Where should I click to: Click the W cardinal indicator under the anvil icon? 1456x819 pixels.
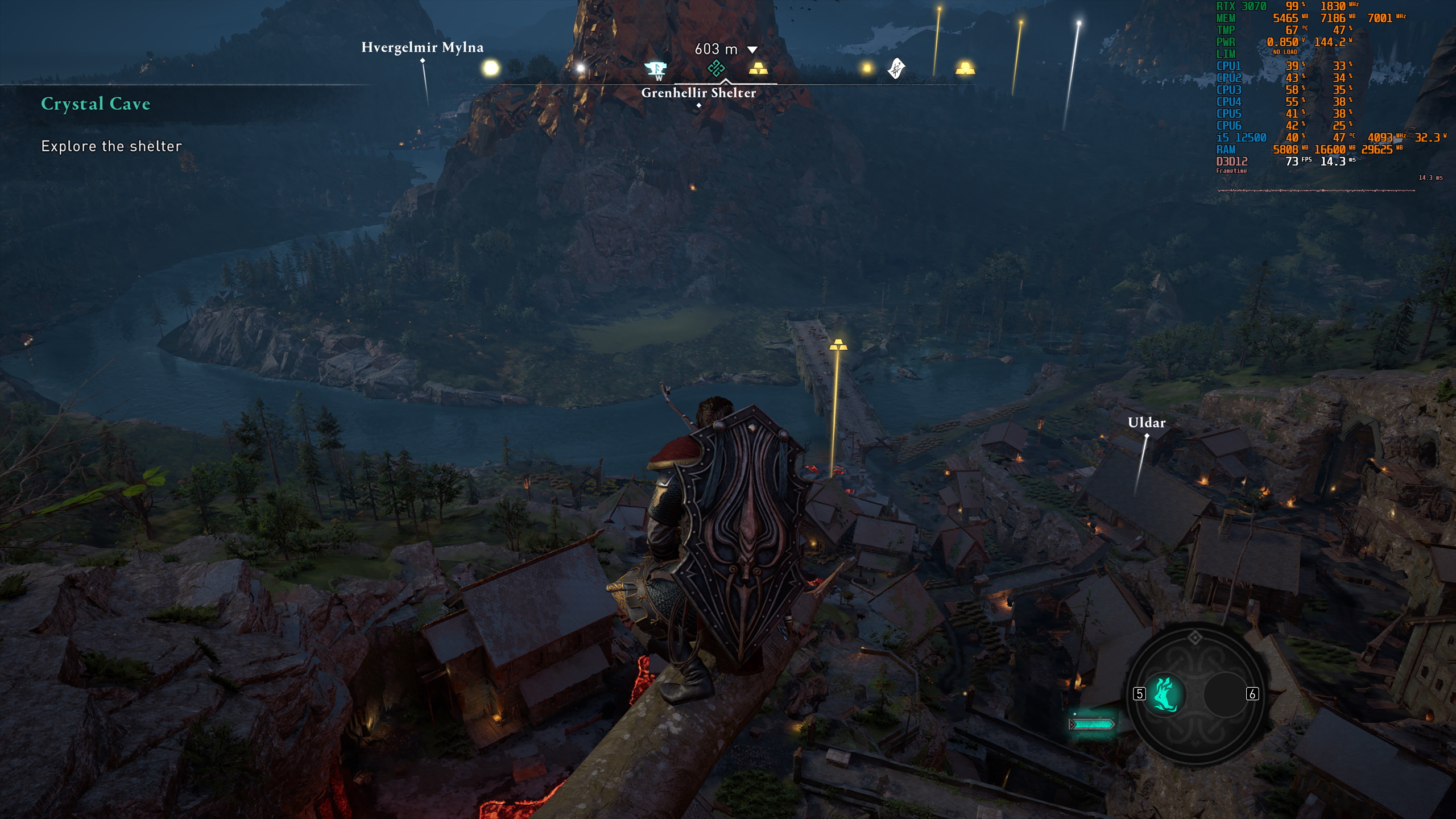coord(659,78)
